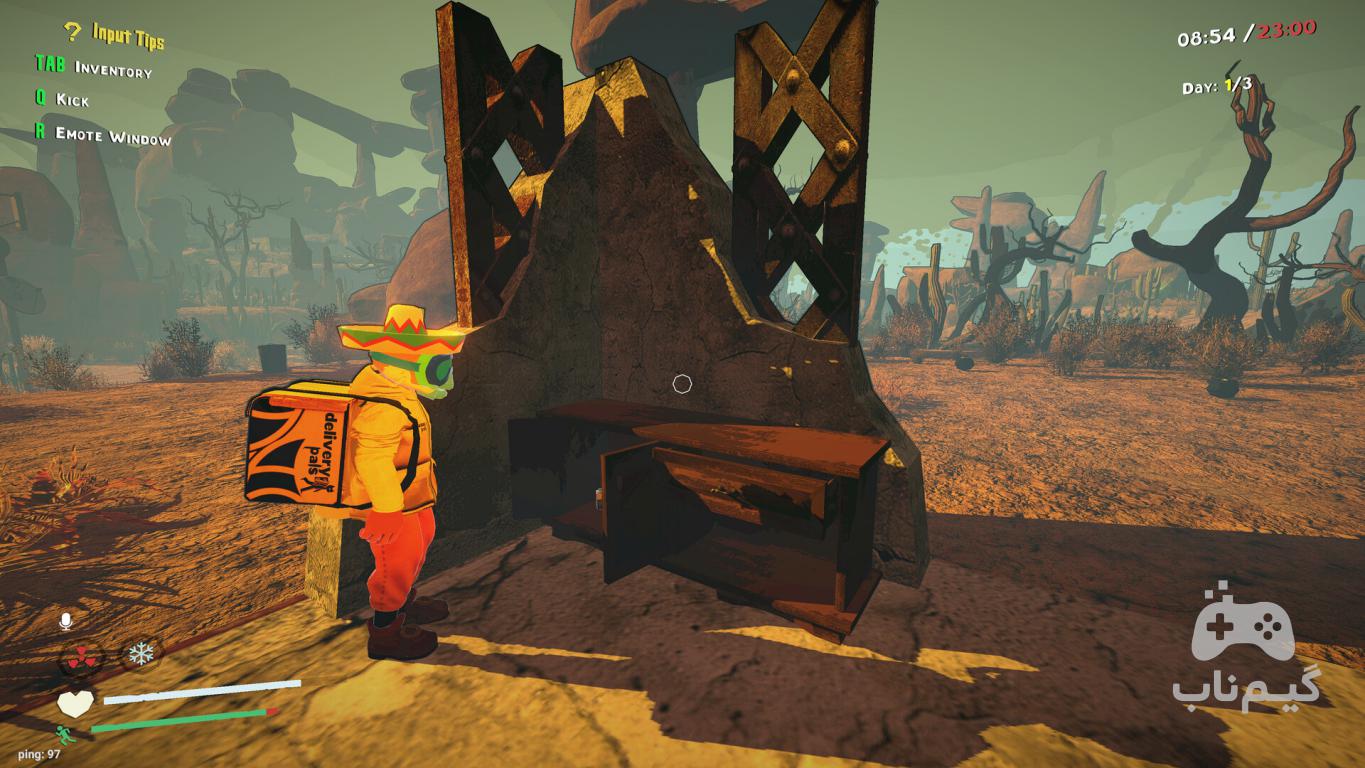Viewport: 1365px width, 768px height.
Task: Click the gamepad watermark logo
Action: coord(1243,628)
